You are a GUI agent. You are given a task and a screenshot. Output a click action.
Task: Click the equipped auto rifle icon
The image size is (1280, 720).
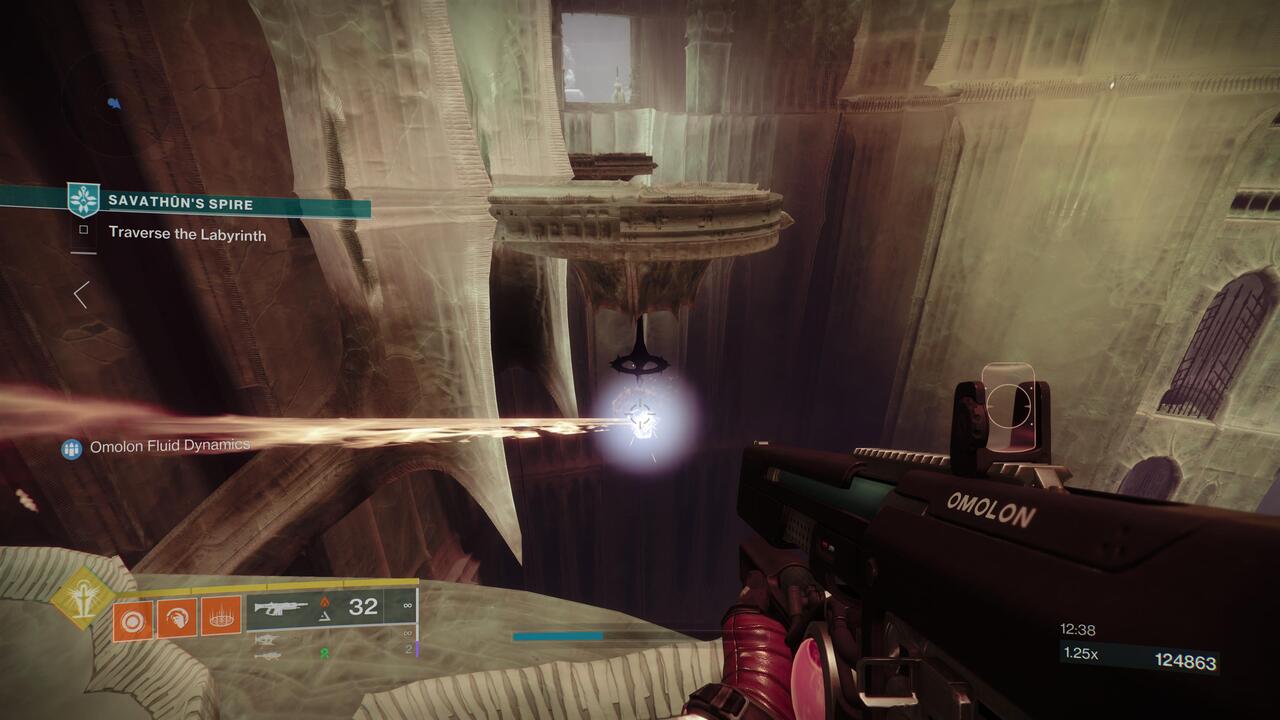coord(283,606)
